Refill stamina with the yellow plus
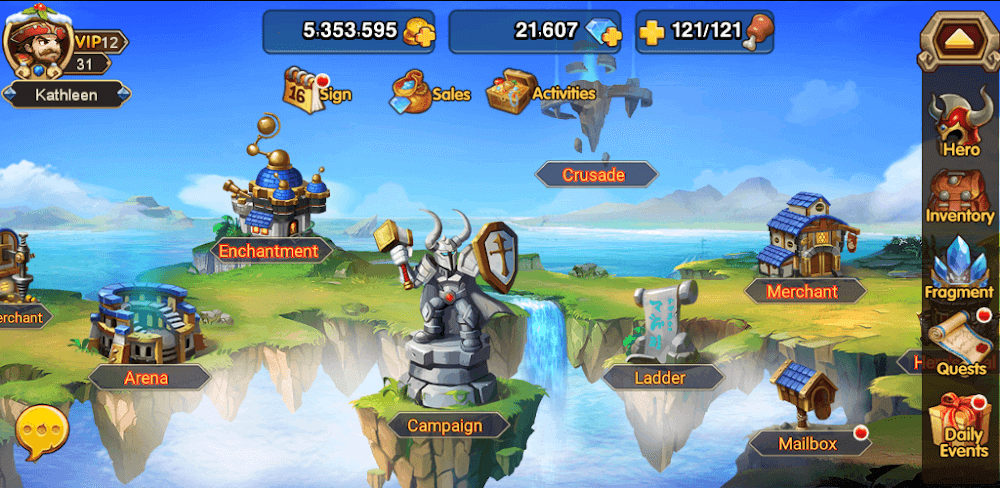This screenshot has height=488, width=1000. pyautogui.click(x=651, y=32)
